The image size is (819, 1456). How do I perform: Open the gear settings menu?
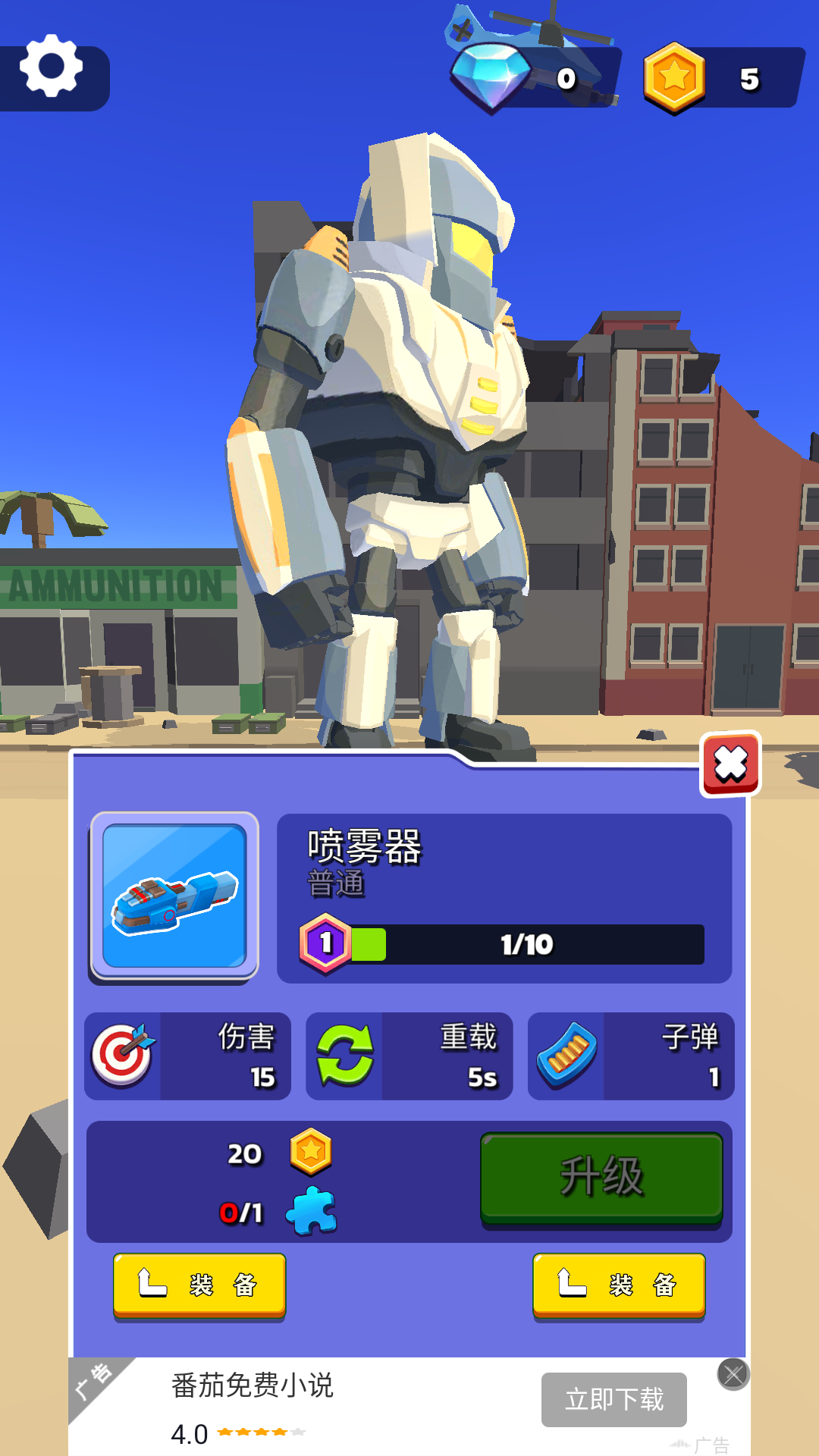51,67
